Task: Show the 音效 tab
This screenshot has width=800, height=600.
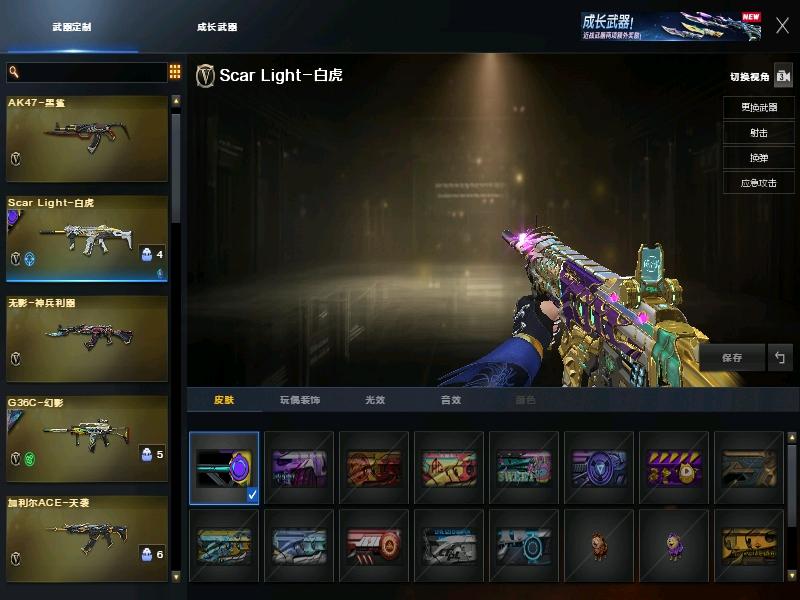Action: click(451, 400)
